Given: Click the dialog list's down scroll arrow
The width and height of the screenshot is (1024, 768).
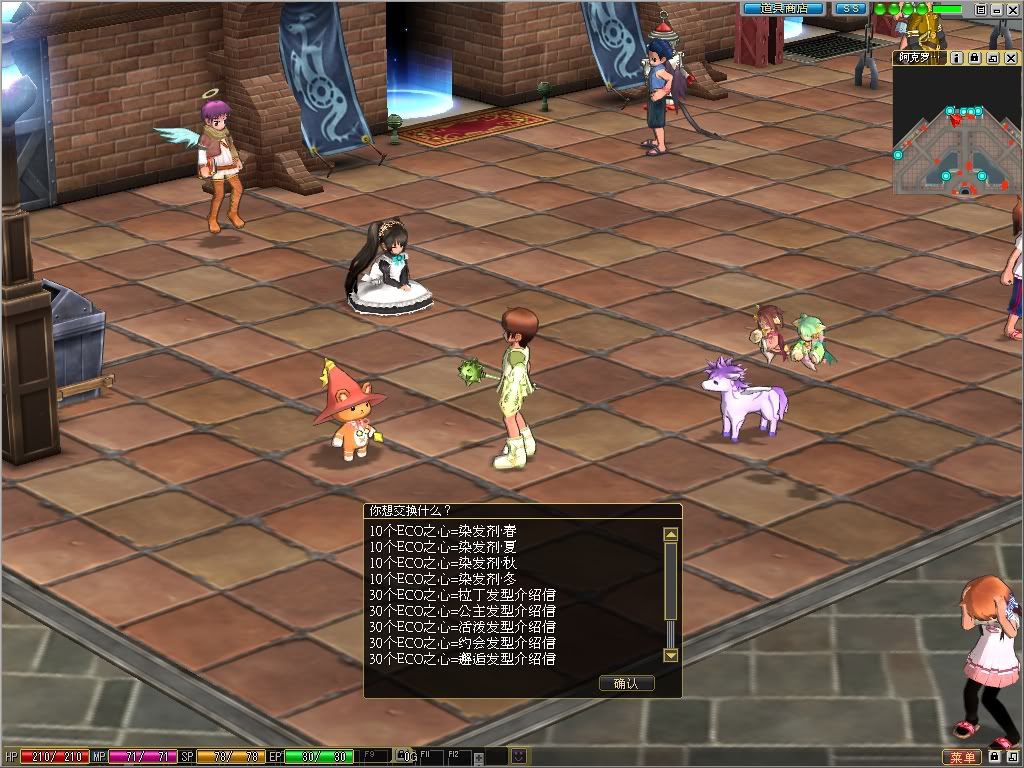Looking at the screenshot, I should coord(671,656).
